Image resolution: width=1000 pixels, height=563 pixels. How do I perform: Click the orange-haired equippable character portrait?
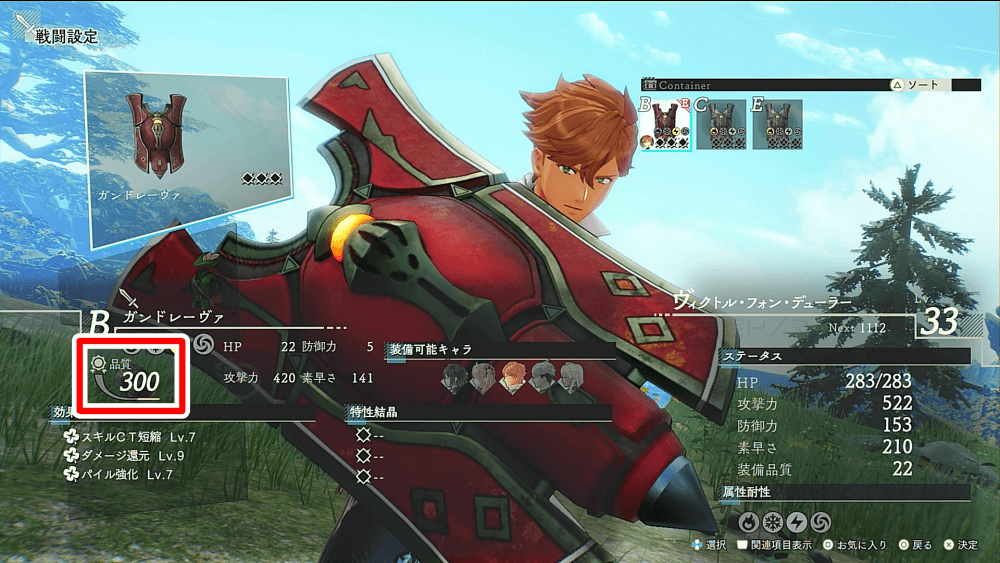pos(513,377)
